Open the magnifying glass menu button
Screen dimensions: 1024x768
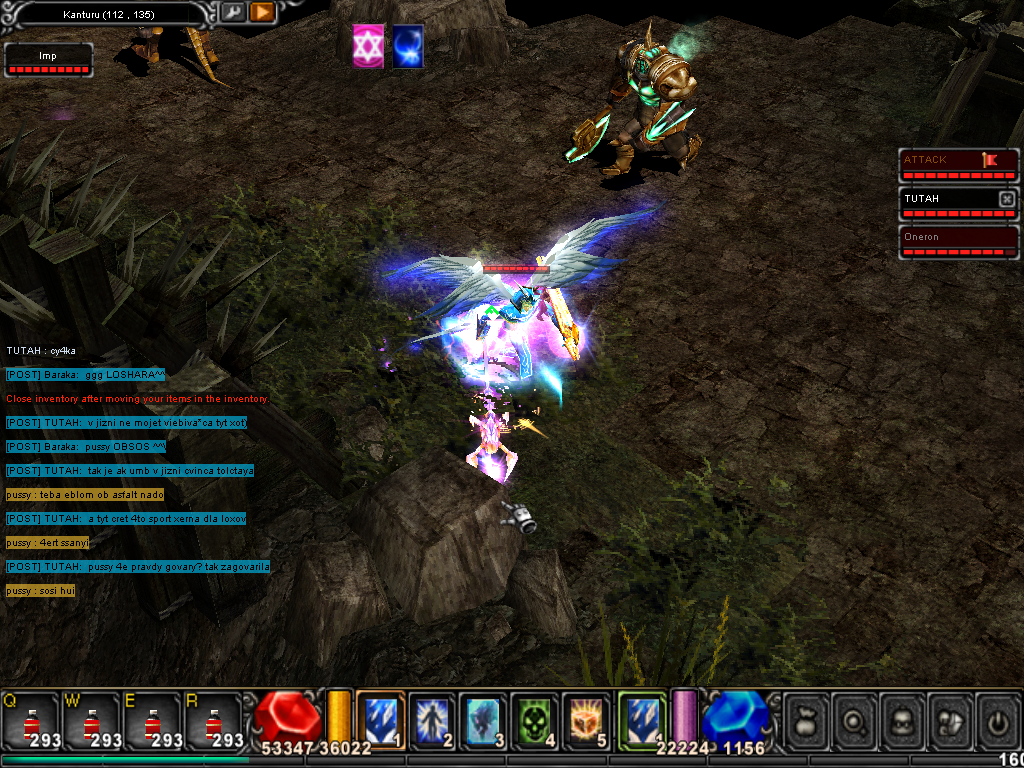[855, 720]
